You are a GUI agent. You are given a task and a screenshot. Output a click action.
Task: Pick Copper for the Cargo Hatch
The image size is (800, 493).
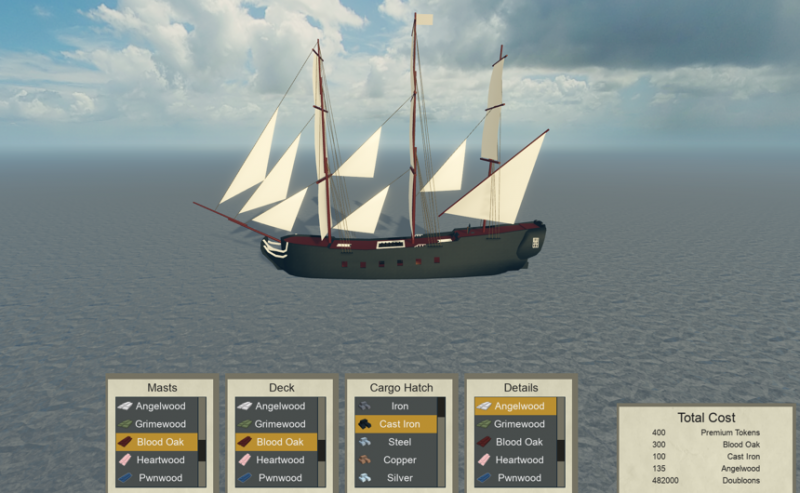[x=396, y=460]
